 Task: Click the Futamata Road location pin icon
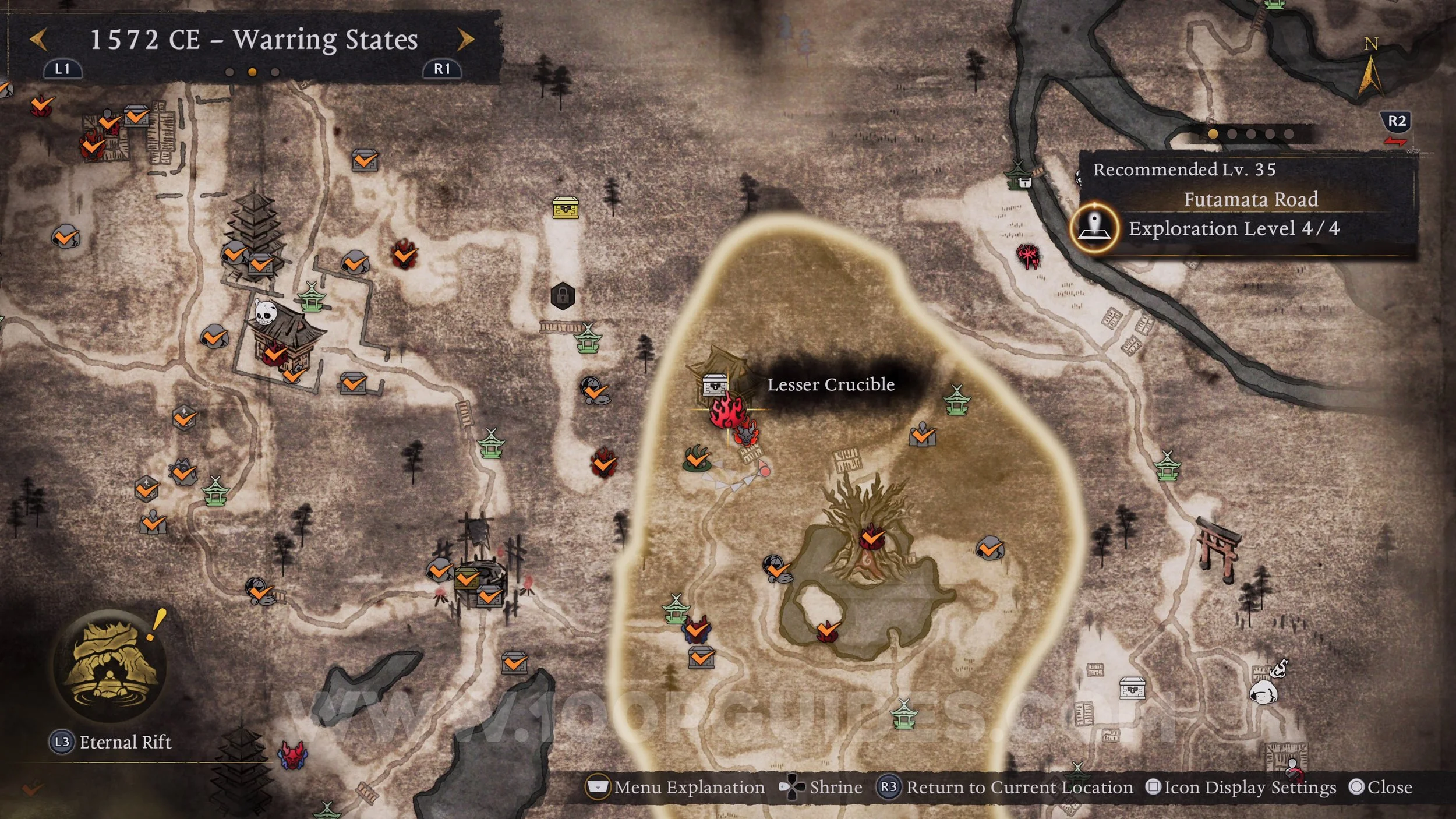coord(1094,227)
